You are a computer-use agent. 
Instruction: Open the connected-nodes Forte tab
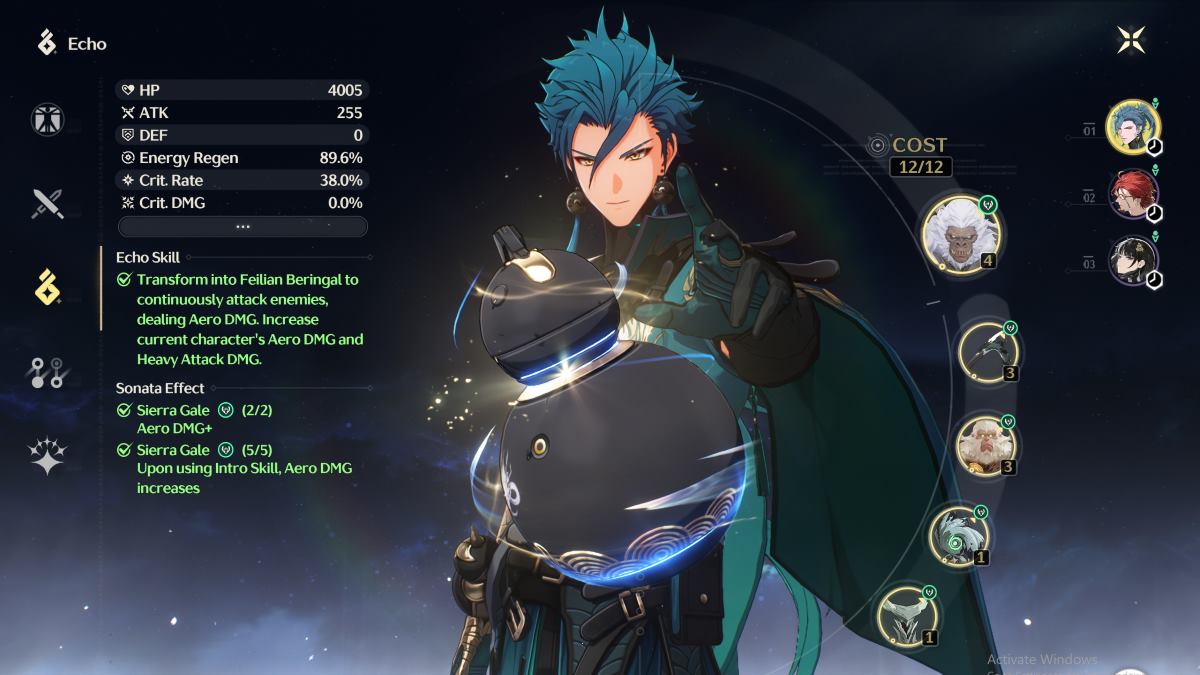coord(47,373)
